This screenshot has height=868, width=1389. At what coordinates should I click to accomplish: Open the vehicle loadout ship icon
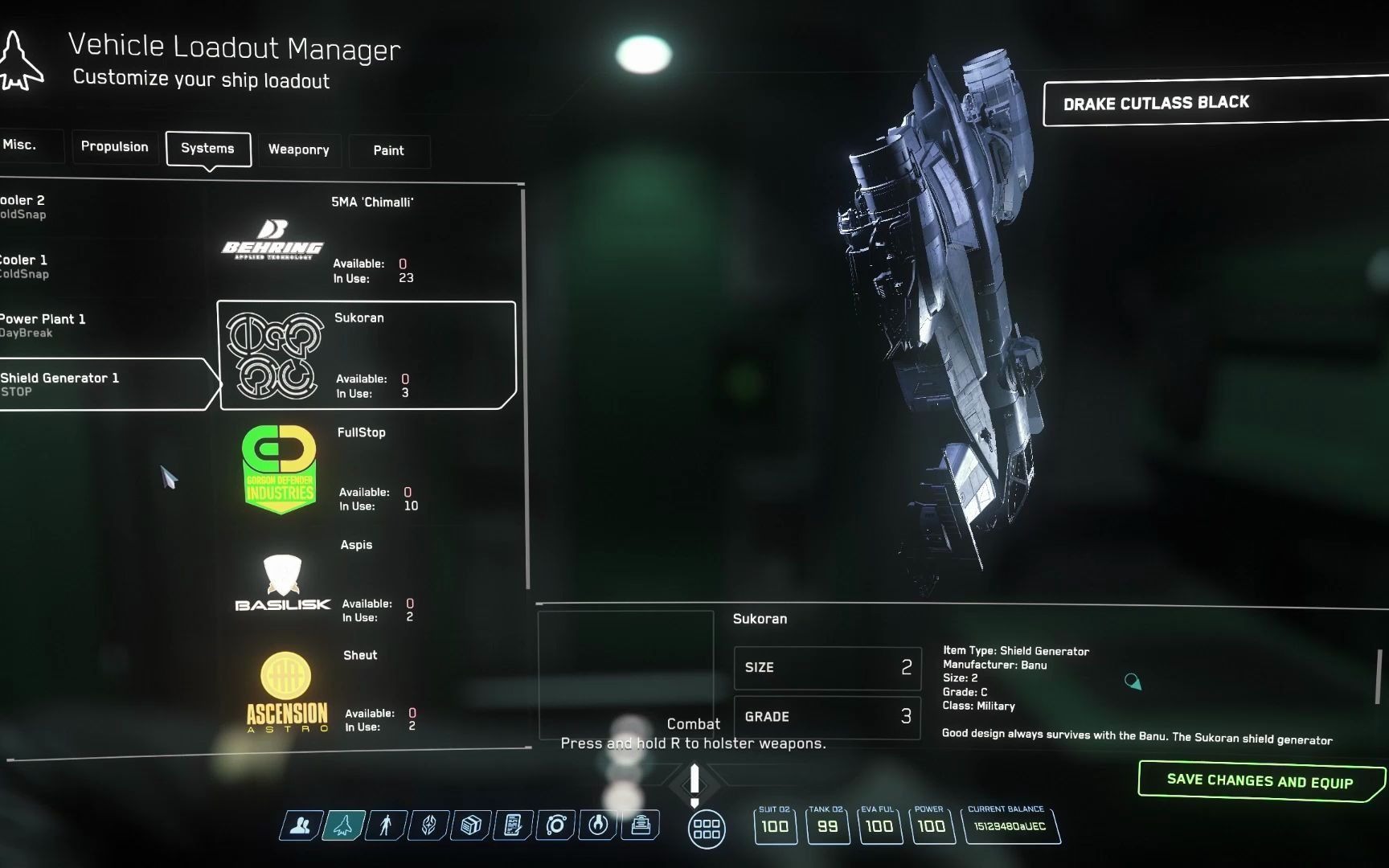tap(342, 825)
